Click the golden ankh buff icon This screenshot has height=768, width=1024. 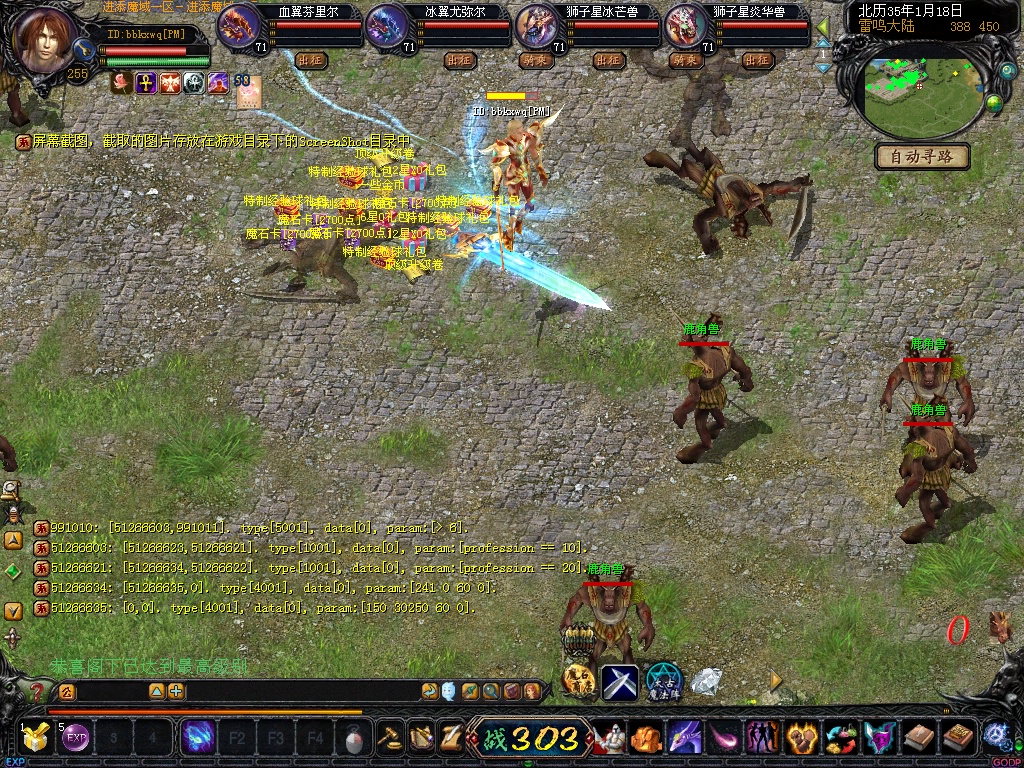pyautogui.click(x=146, y=83)
